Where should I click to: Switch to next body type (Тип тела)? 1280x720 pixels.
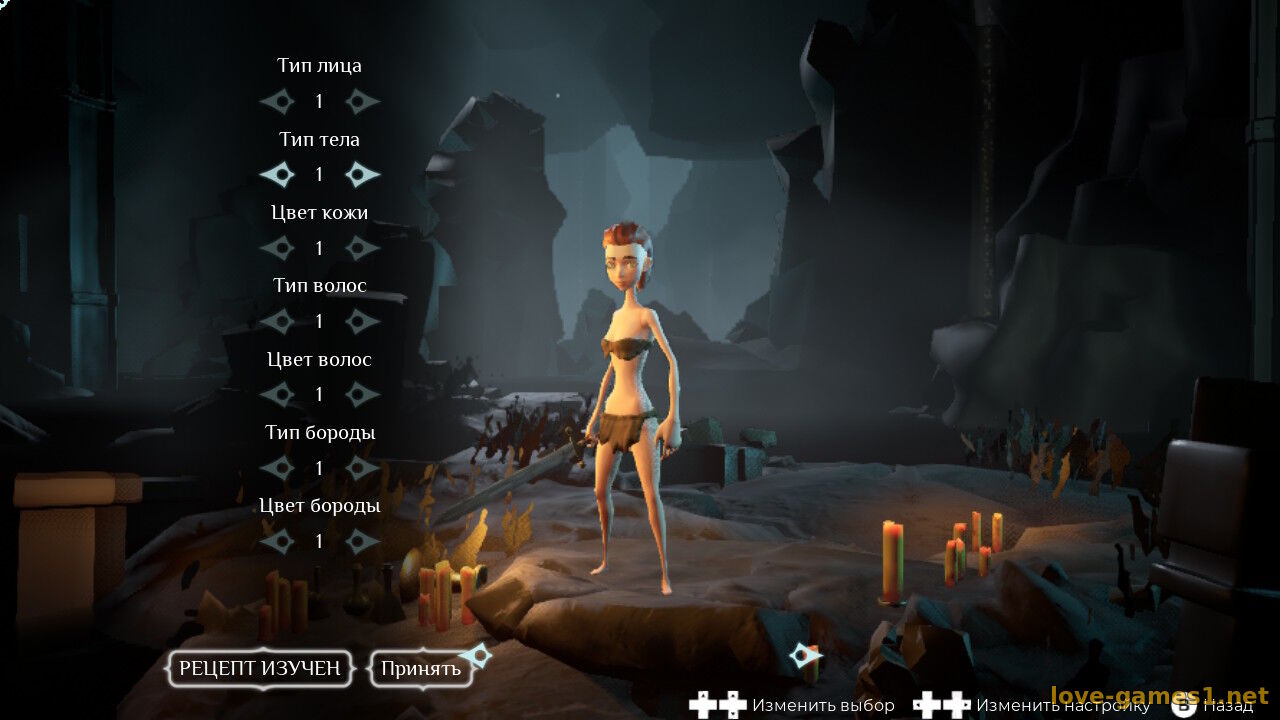coord(362,175)
